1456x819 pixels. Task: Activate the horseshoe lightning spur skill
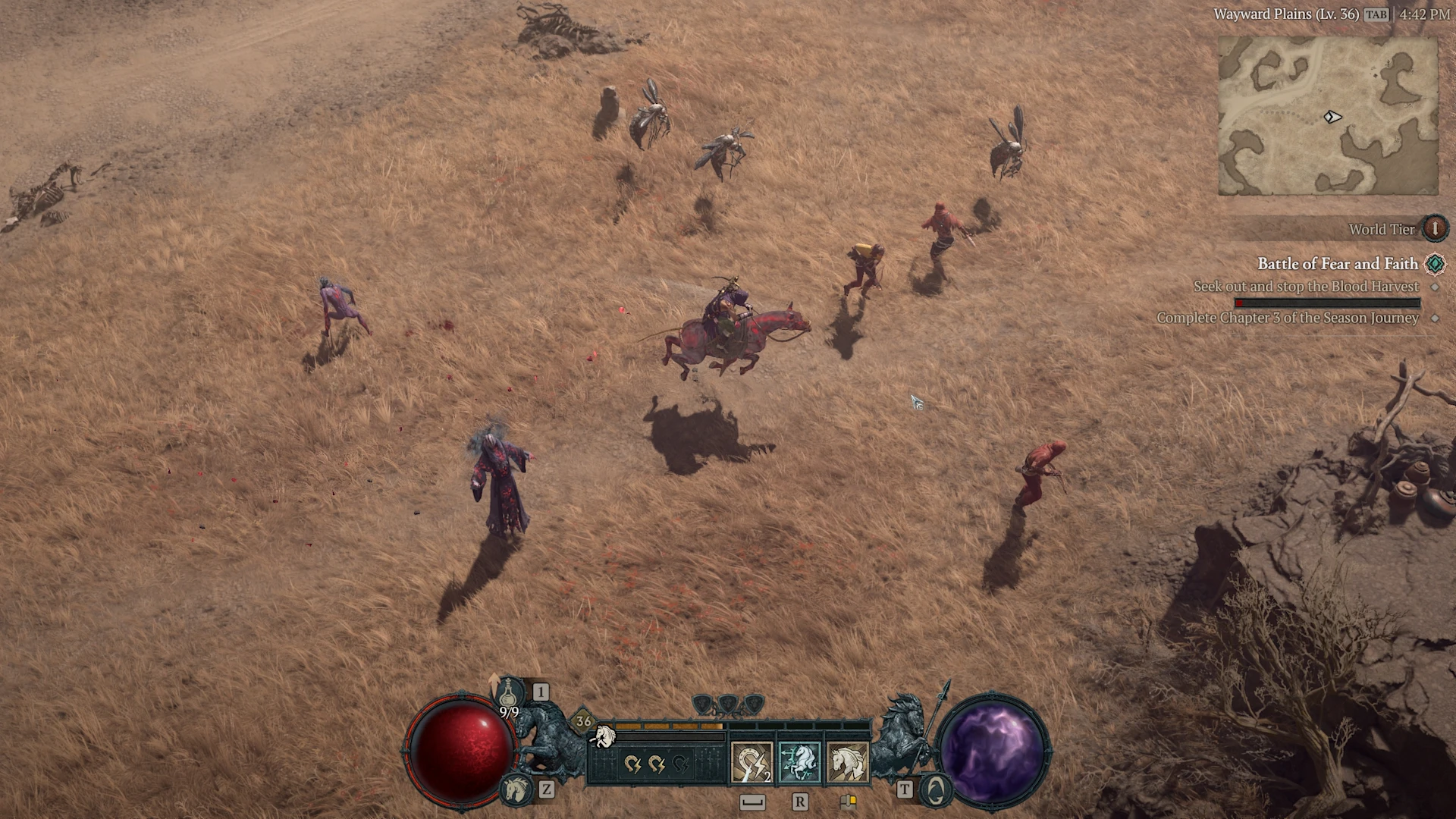tap(752, 762)
